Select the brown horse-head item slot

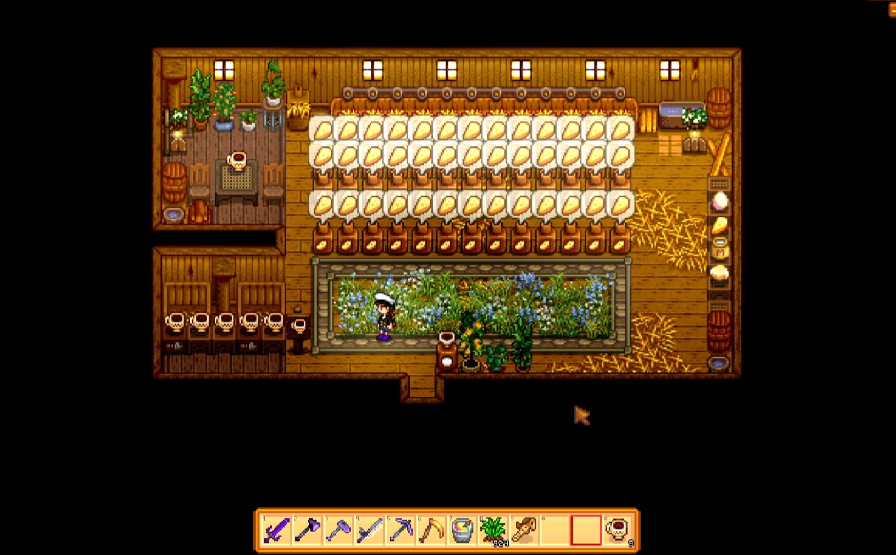524,530
